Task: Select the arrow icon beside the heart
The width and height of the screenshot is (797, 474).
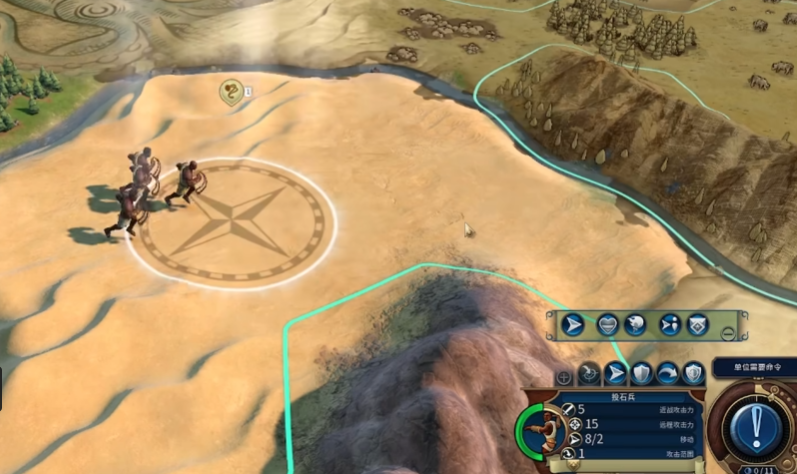Action: click(x=573, y=325)
